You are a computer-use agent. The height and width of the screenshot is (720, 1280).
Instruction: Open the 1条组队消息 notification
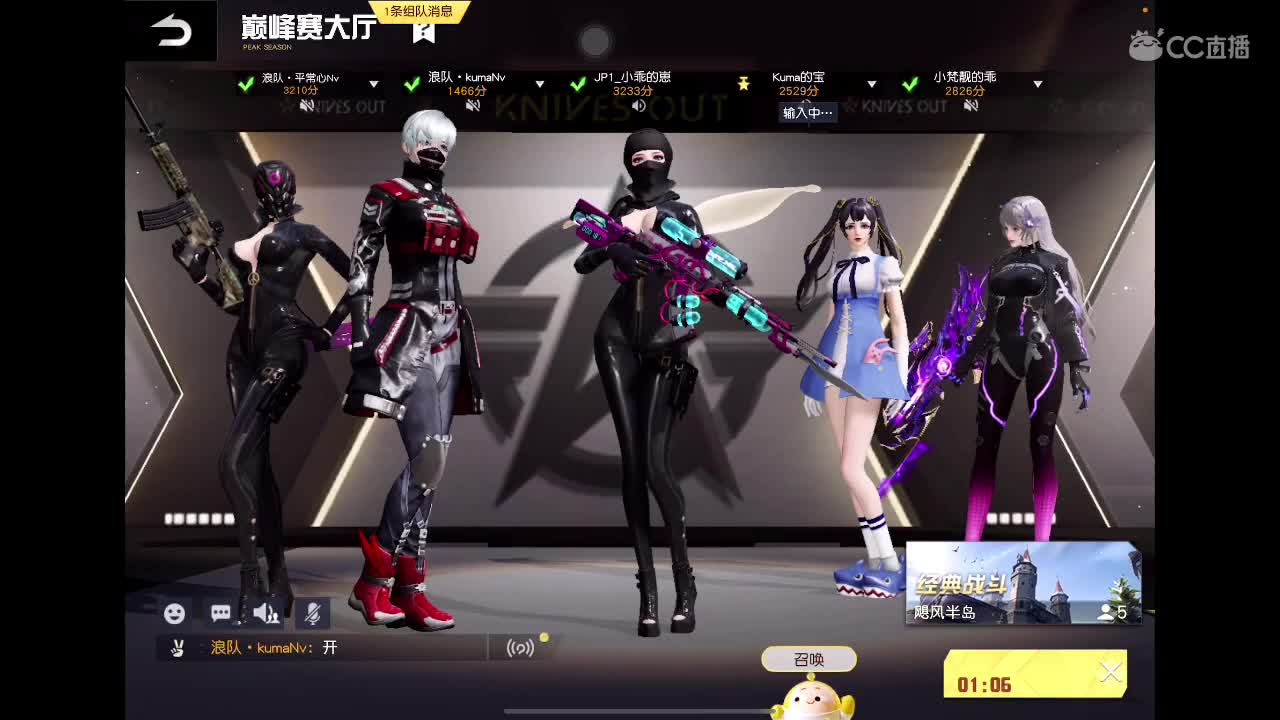click(x=418, y=12)
